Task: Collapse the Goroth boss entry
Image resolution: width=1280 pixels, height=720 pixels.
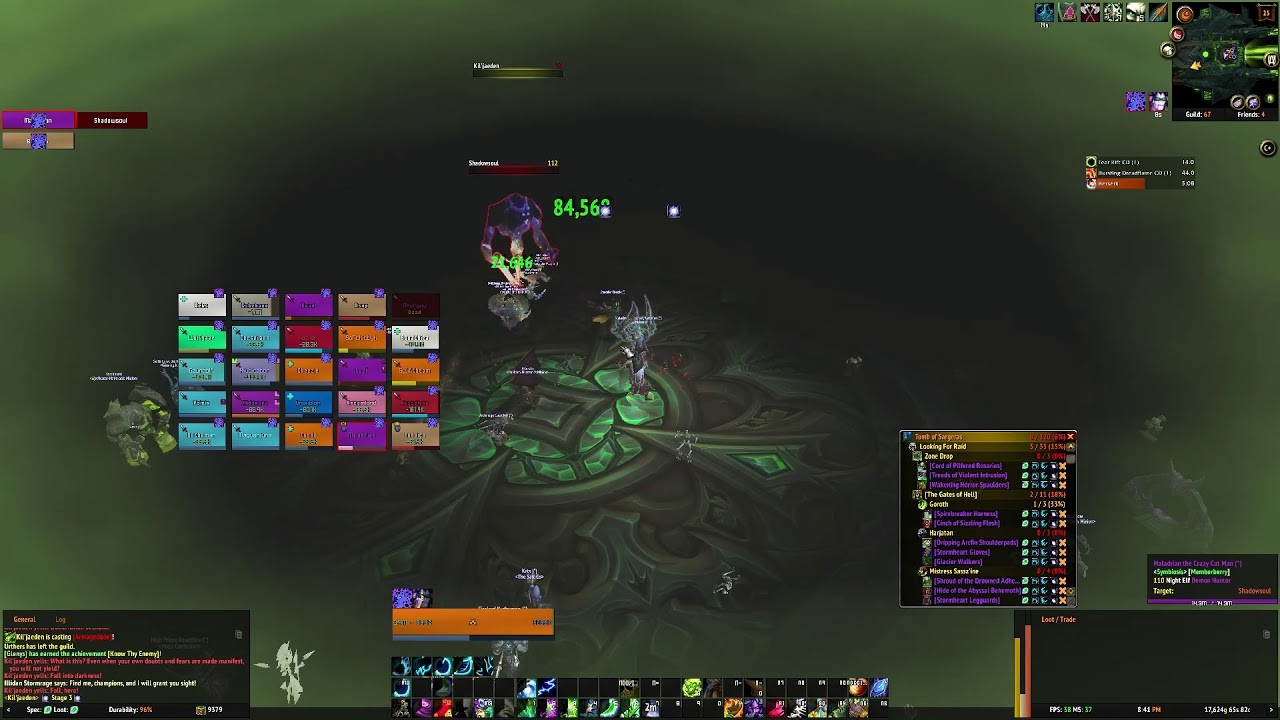Action: 922,504
